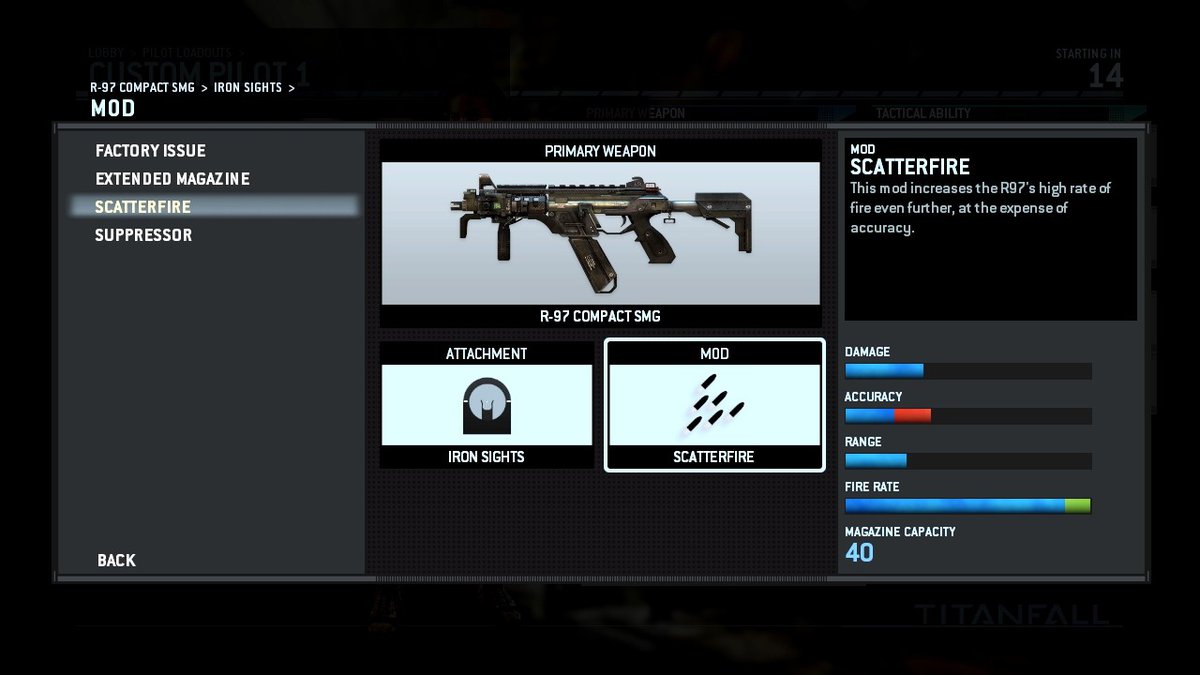1200x675 pixels.
Task: Choose the Extended Magazine mod
Action: point(173,179)
